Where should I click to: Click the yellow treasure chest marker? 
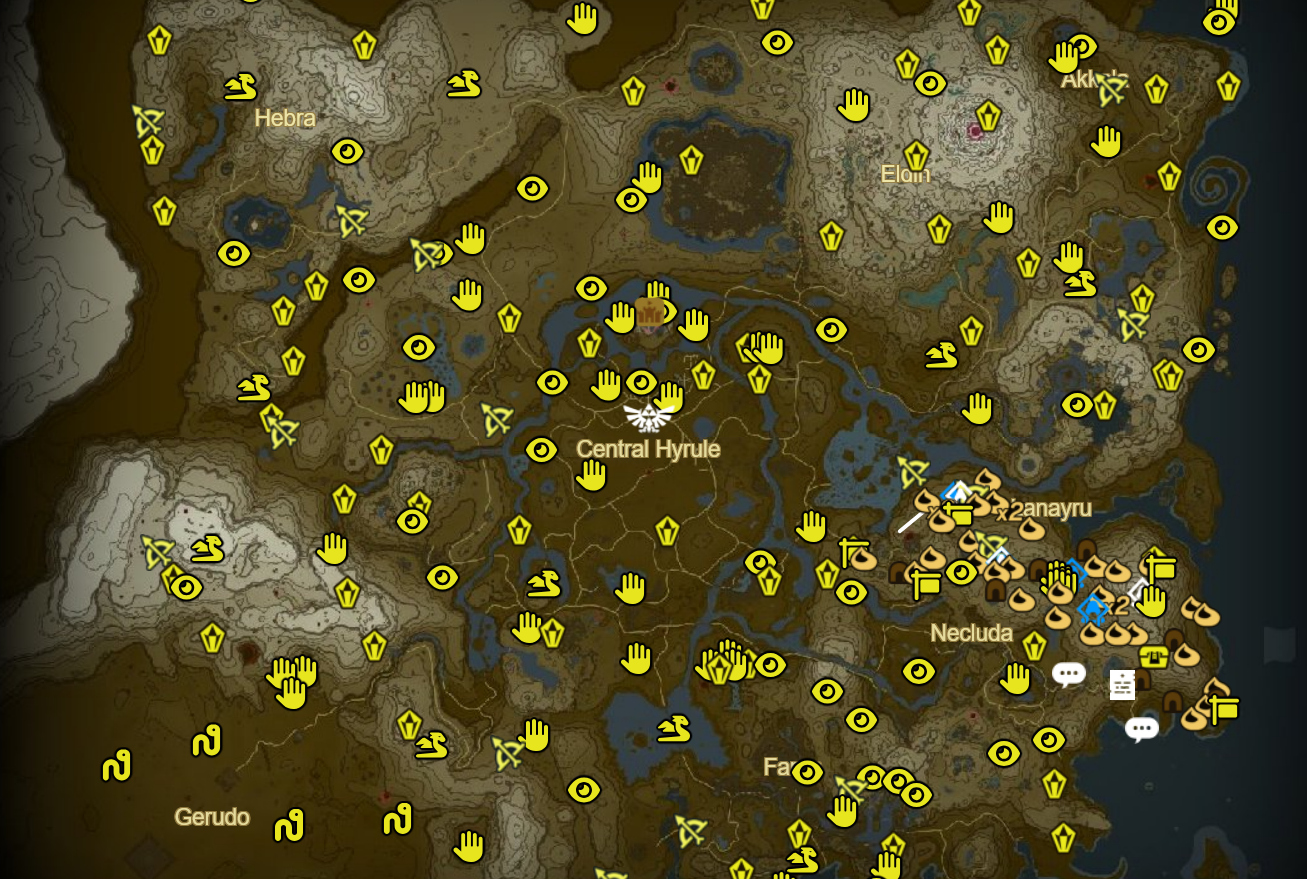1154,657
